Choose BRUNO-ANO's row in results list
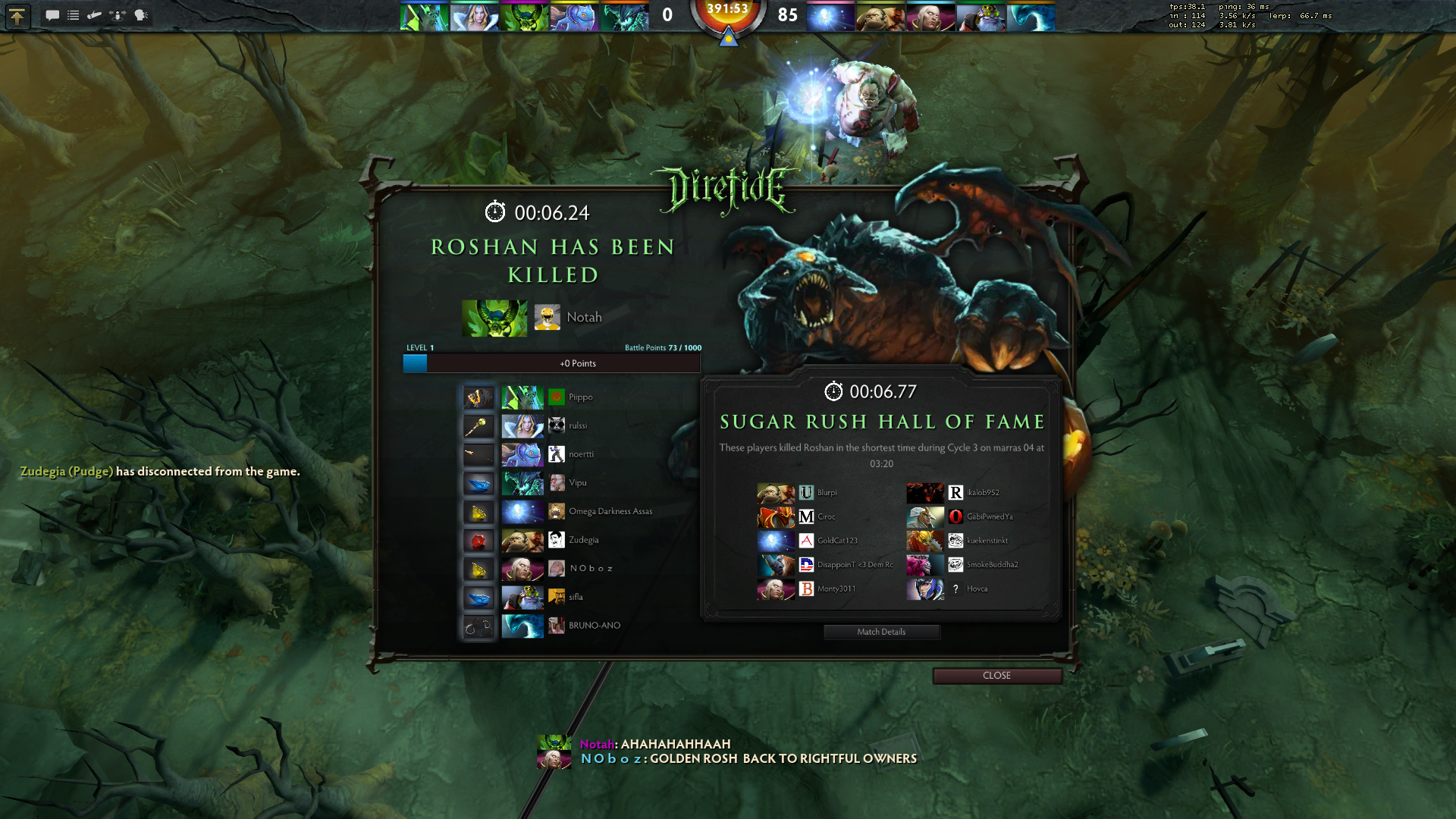Image resolution: width=1456 pixels, height=819 pixels. pos(594,626)
